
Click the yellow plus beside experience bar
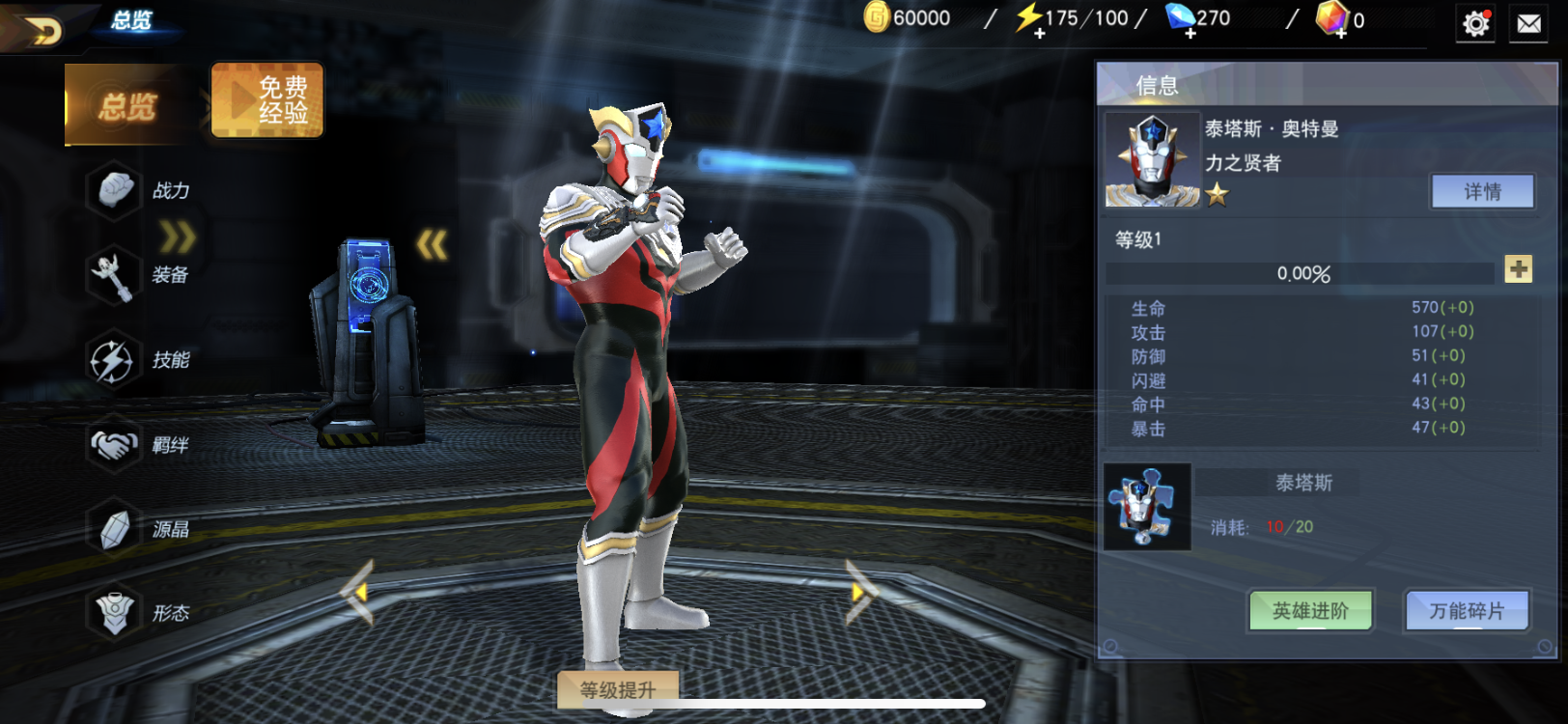coord(1518,269)
